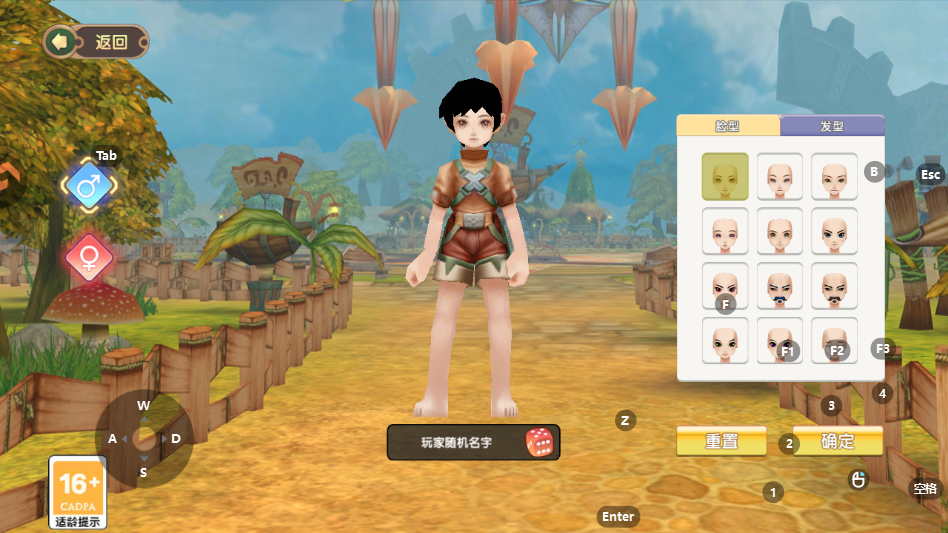Select the yellow highlighted face option
The image size is (948, 533).
[725, 176]
